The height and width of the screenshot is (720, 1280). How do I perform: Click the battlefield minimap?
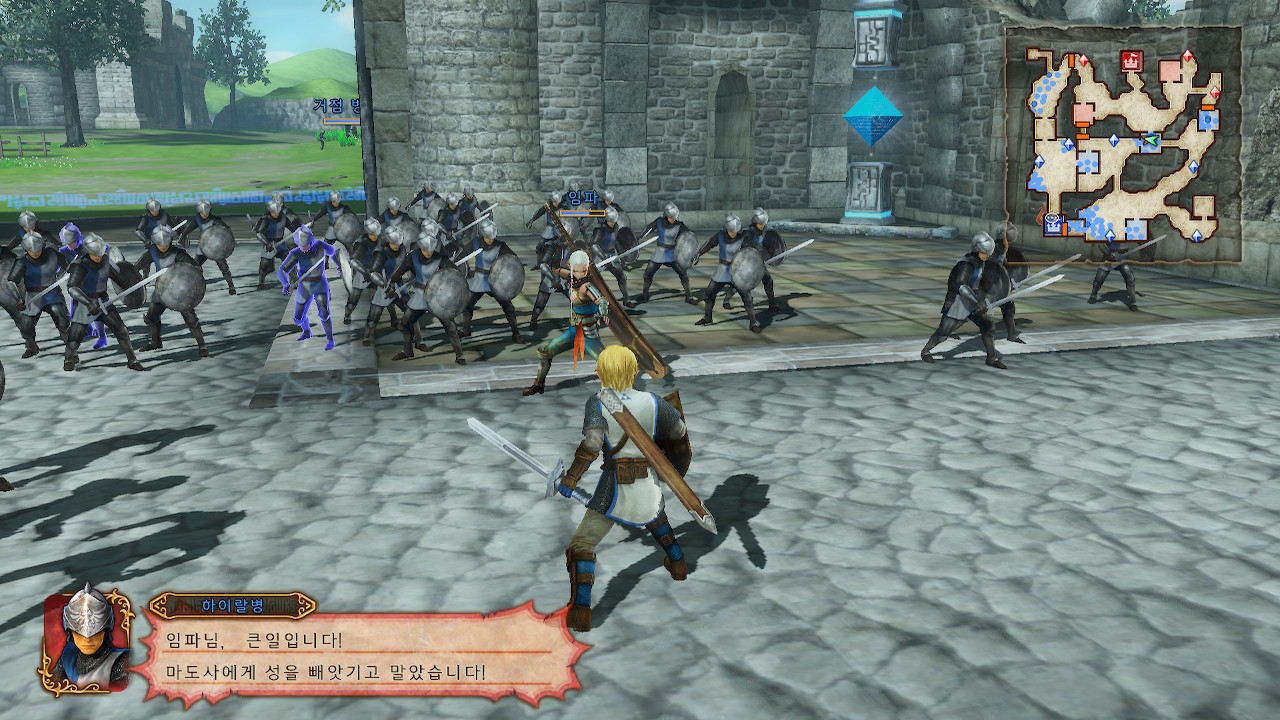pos(1124,144)
